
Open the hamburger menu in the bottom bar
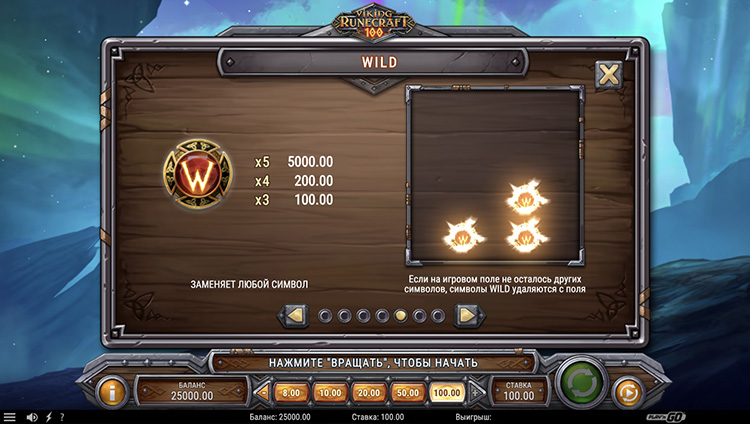click(10, 417)
